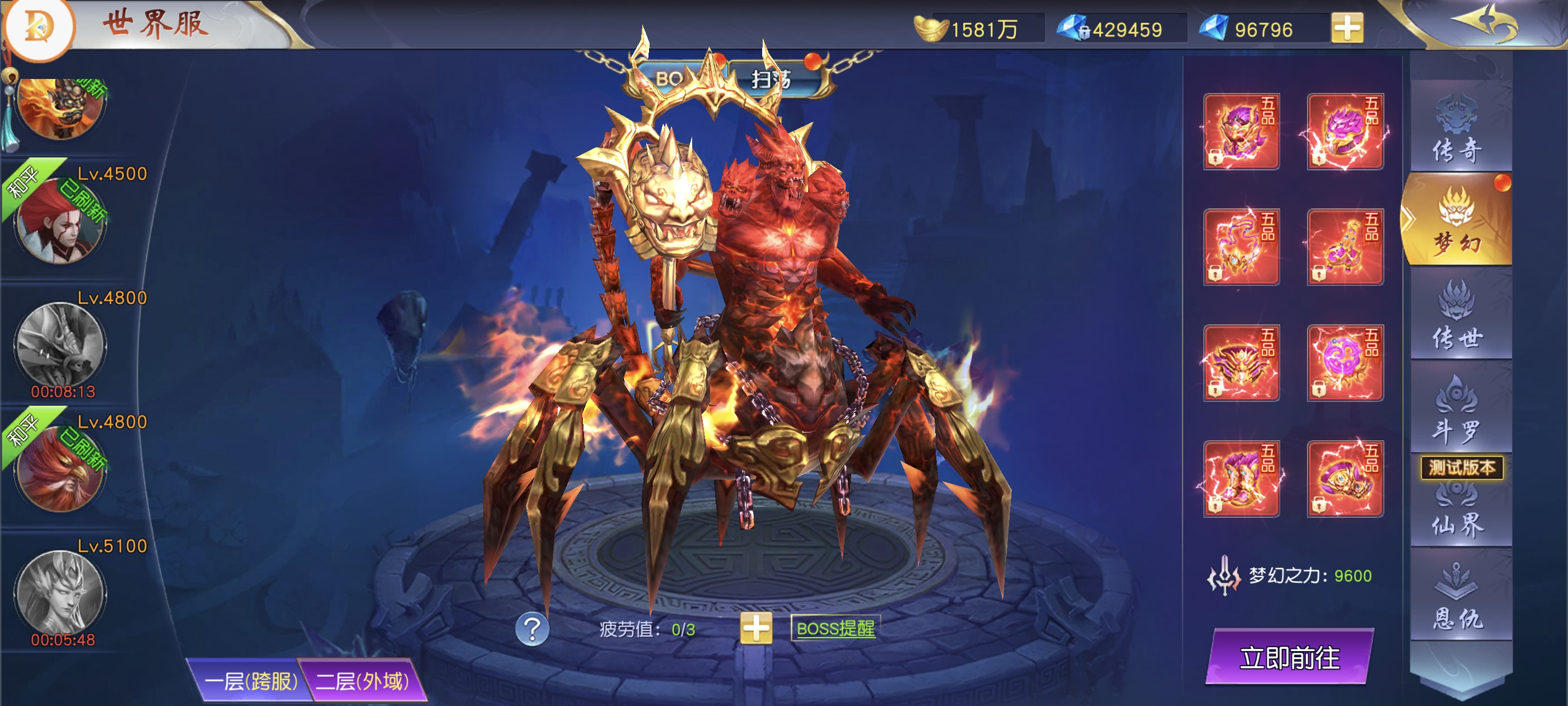
Task: Switch to 二层(外域) floor tab
Action: pos(362,680)
